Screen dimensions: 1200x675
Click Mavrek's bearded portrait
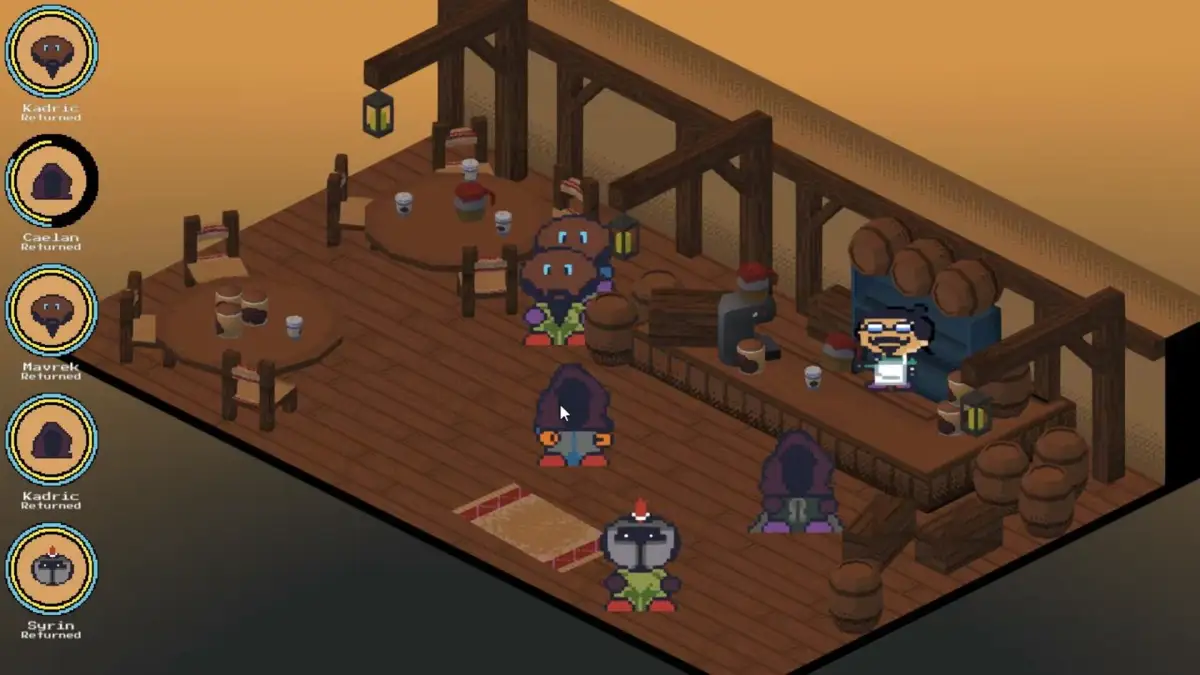[51, 310]
